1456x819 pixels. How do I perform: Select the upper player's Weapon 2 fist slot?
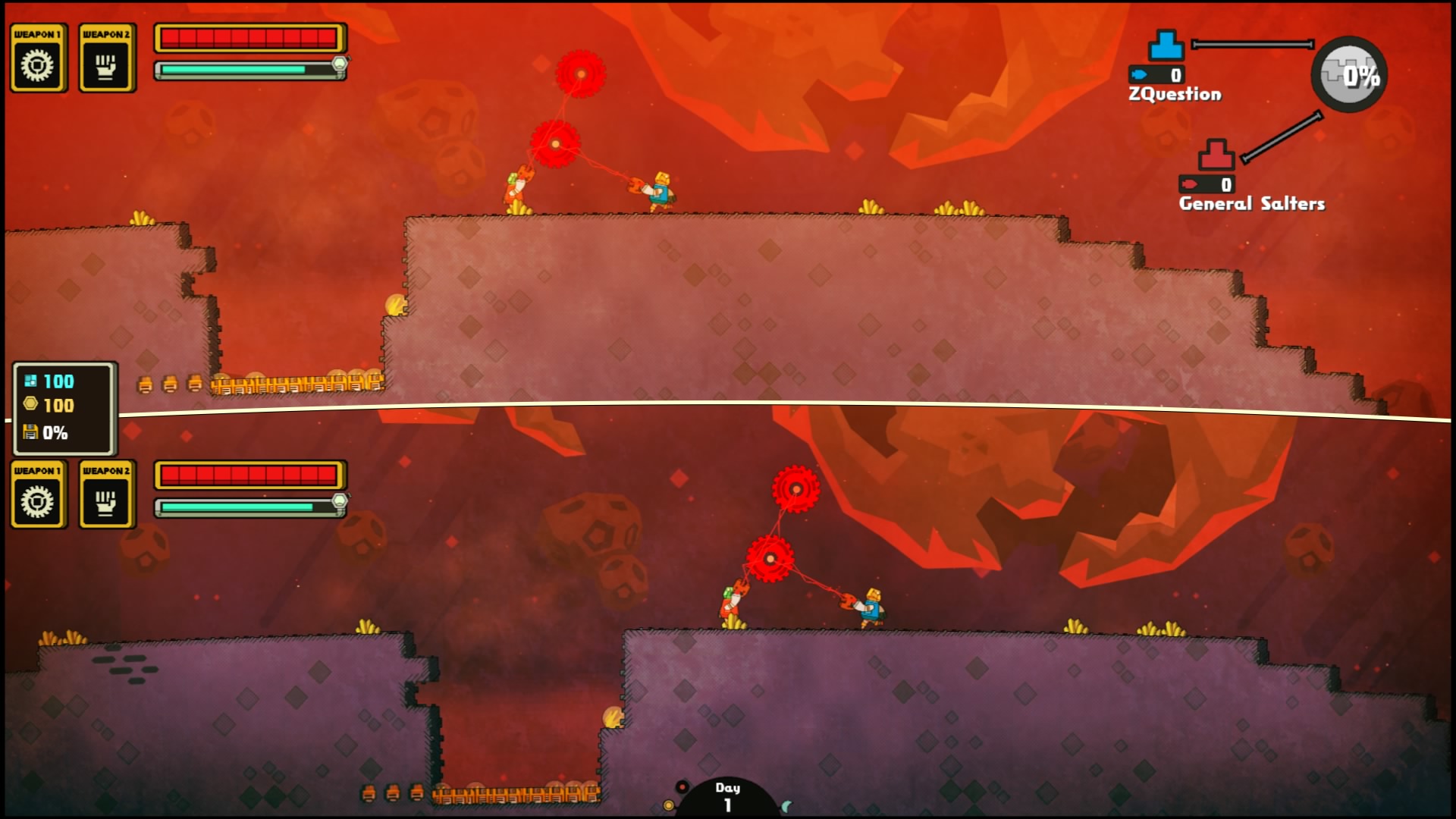pyautogui.click(x=106, y=59)
